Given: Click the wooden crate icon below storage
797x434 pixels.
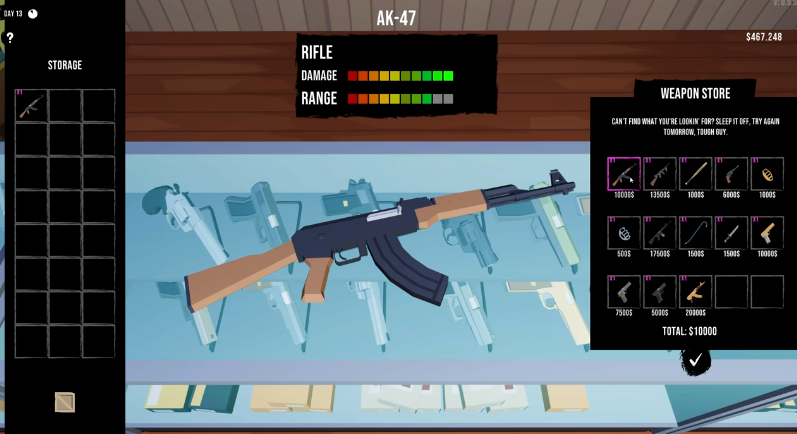Looking at the screenshot, I should (65, 402).
